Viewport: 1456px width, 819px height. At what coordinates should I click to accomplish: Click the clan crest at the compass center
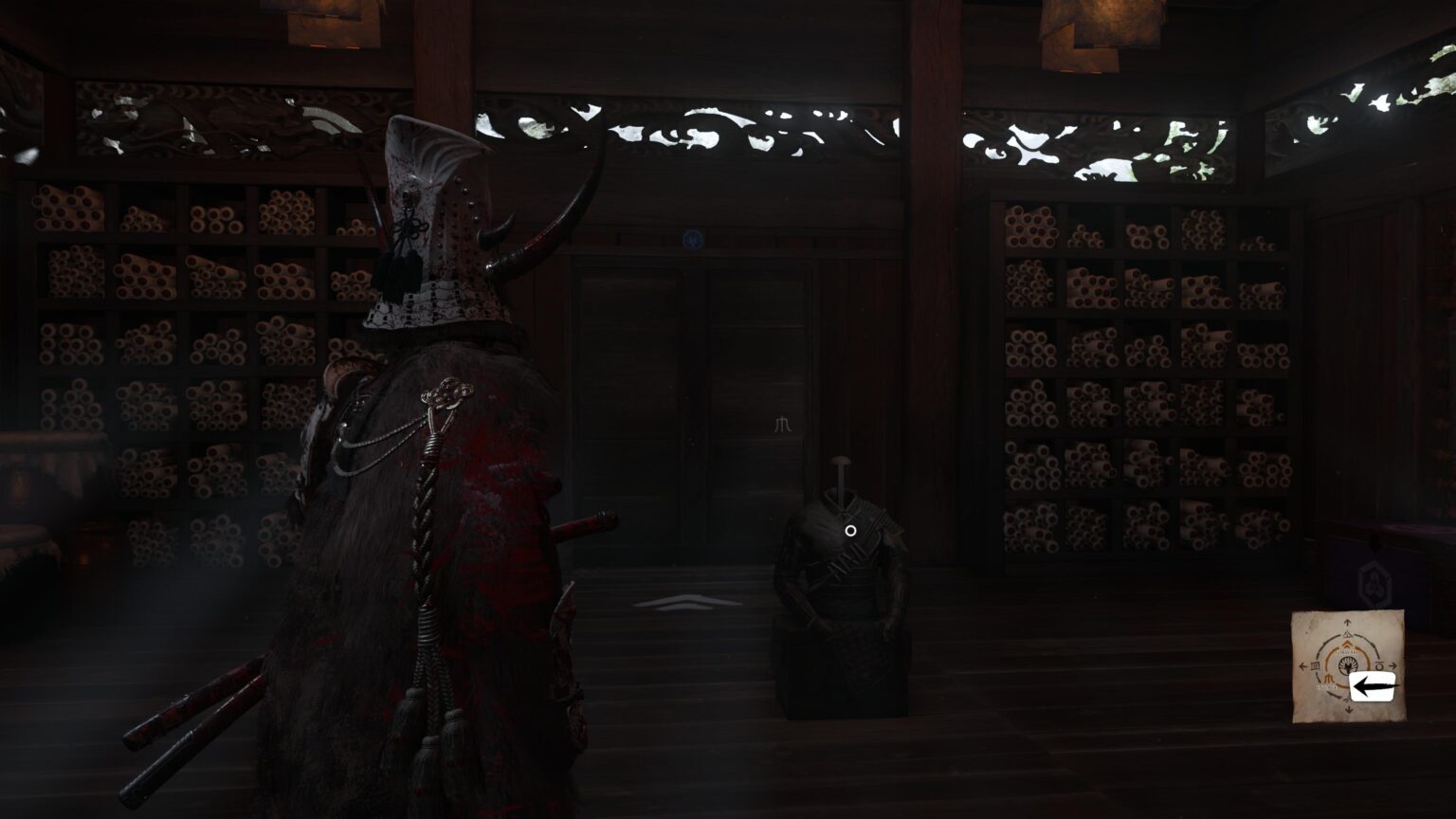pos(1348,665)
